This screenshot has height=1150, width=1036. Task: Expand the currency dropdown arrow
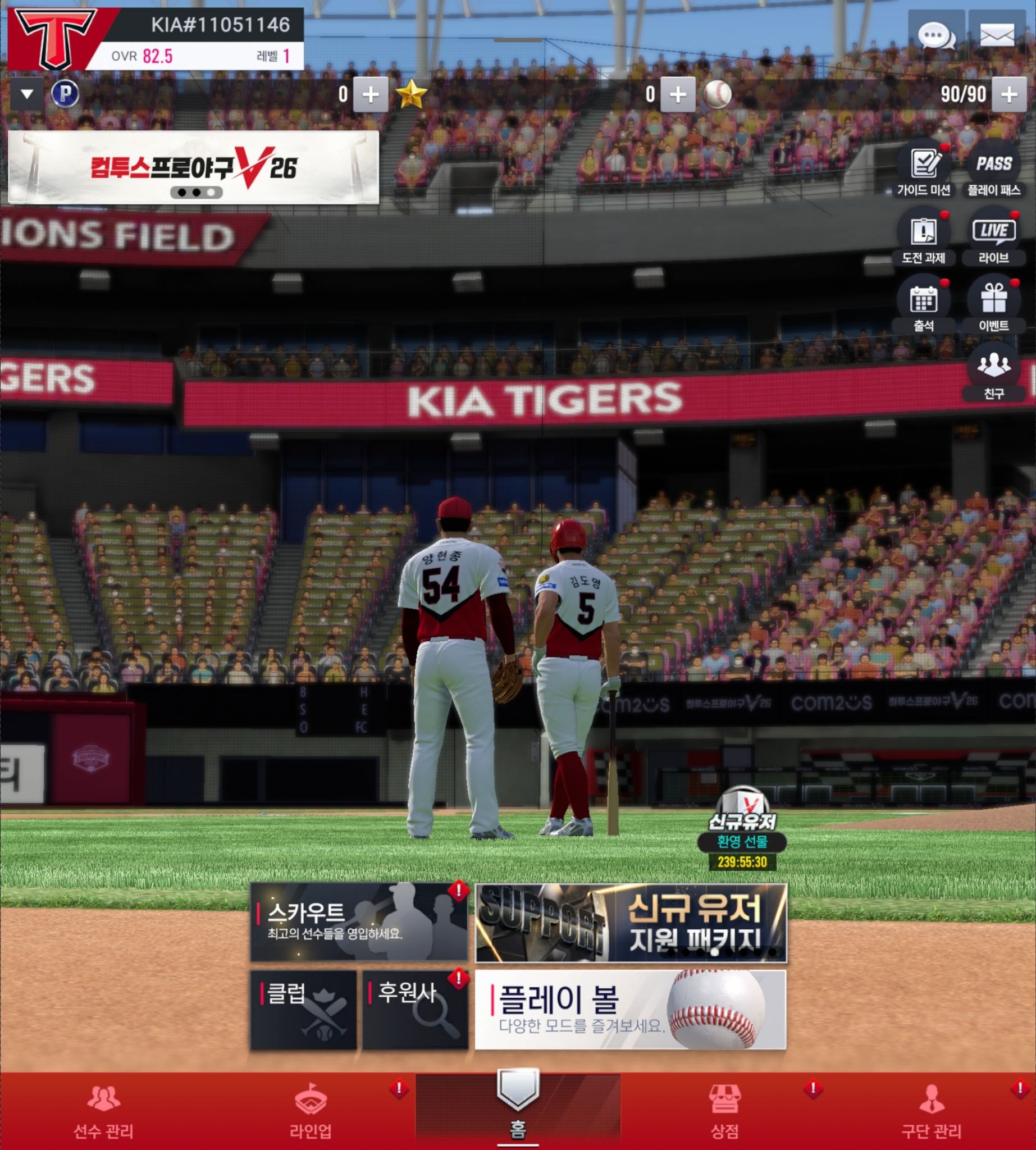(27, 94)
